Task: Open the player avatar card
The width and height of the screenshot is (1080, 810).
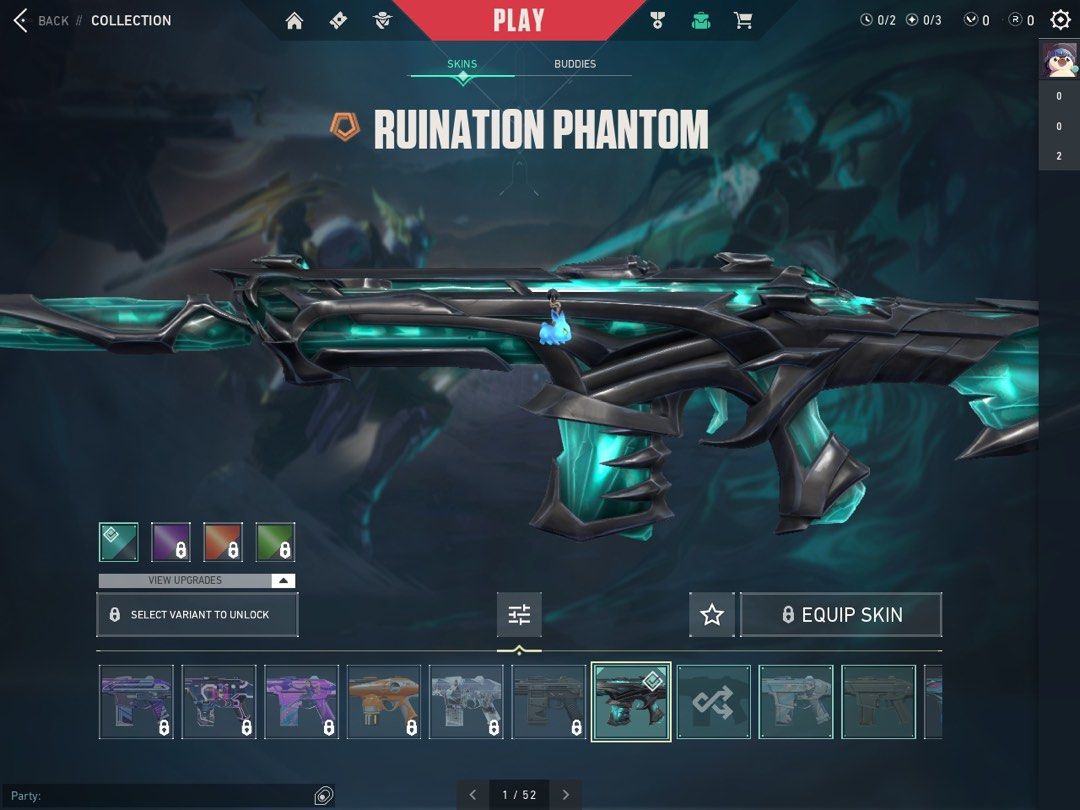Action: pyautogui.click(x=1059, y=60)
